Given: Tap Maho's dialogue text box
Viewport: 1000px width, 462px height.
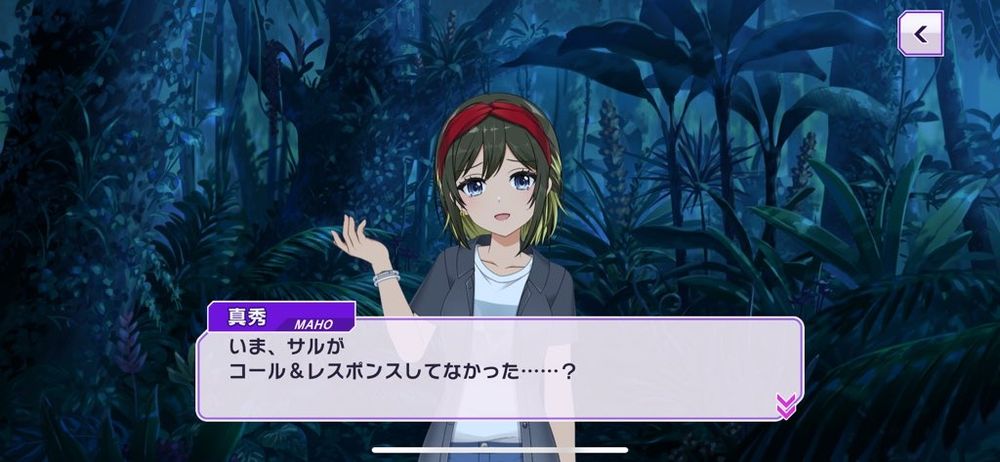Looking at the screenshot, I should pyautogui.click(x=500, y=368).
